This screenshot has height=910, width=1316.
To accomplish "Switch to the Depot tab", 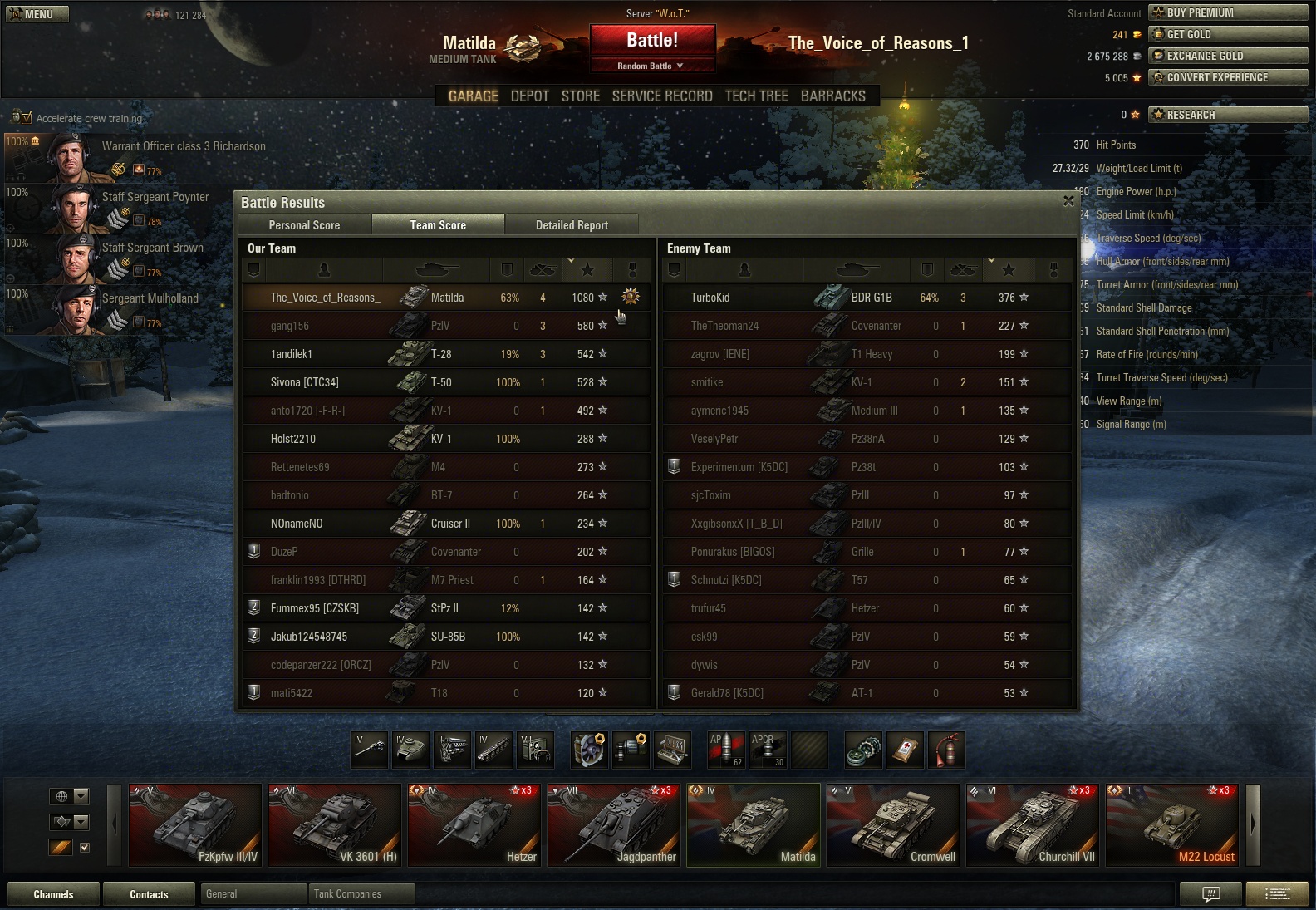I will tap(529, 96).
